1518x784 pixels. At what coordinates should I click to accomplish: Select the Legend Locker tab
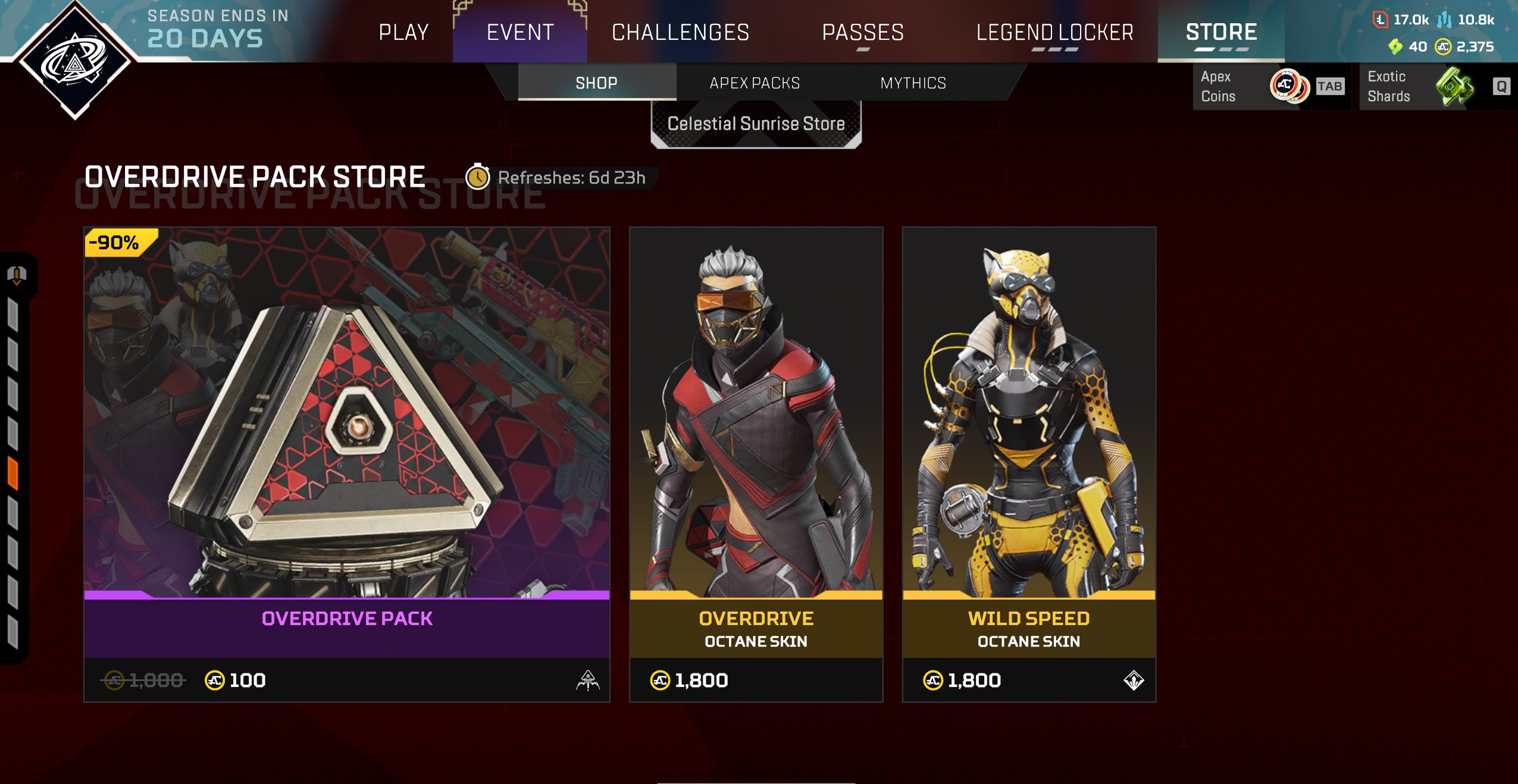[x=1054, y=32]
